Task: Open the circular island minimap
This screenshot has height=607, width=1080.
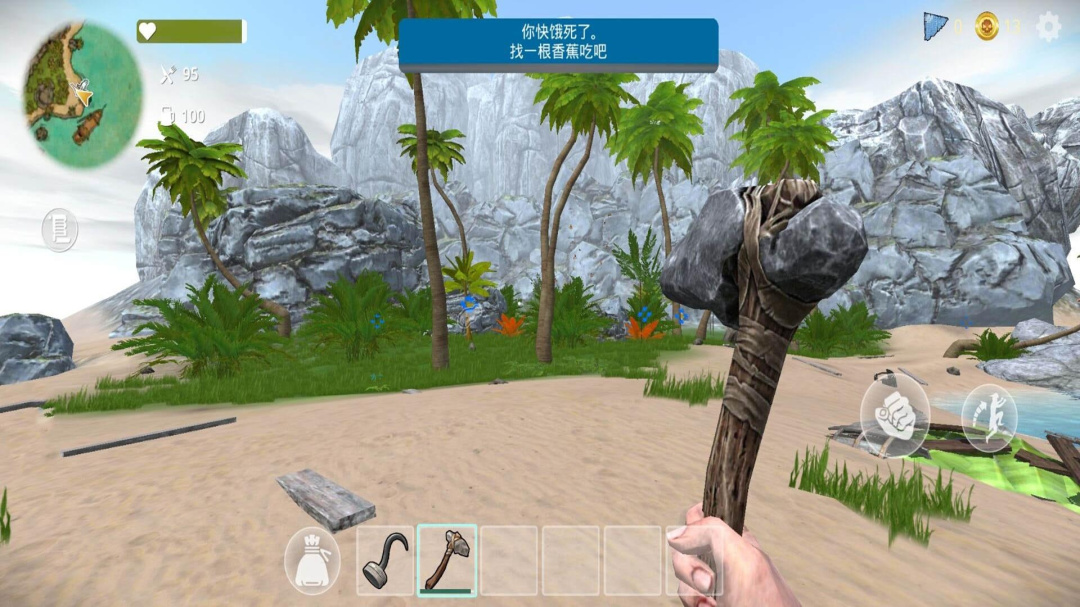Action: (x=82, y=94)
